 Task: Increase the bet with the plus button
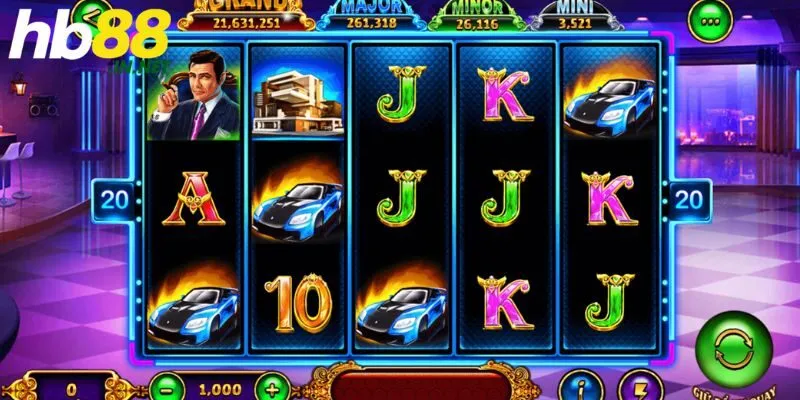pyautogui.click(x=269, y=385)
